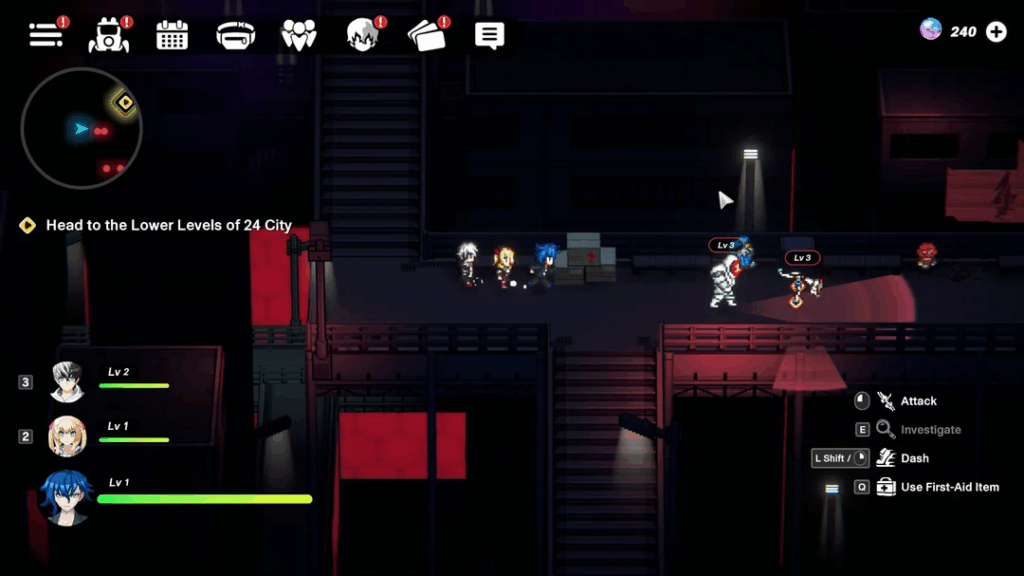Image resolution: width=1024 pixels, height=576 pixels.
Task: Open the cards collection icon
Action: (424, 36)
